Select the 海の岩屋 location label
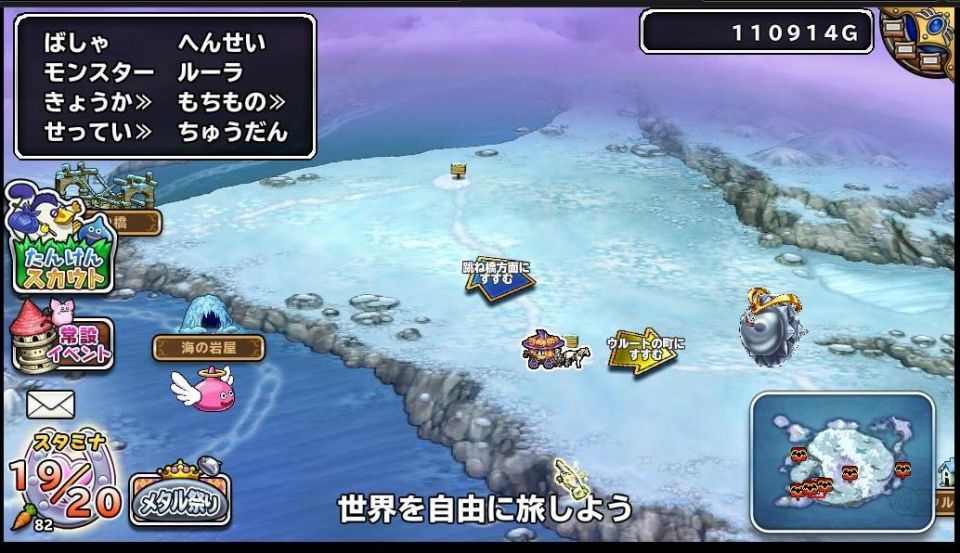This screenshot has height=553, width=960. pyautogui.click(x=208, y=347)
